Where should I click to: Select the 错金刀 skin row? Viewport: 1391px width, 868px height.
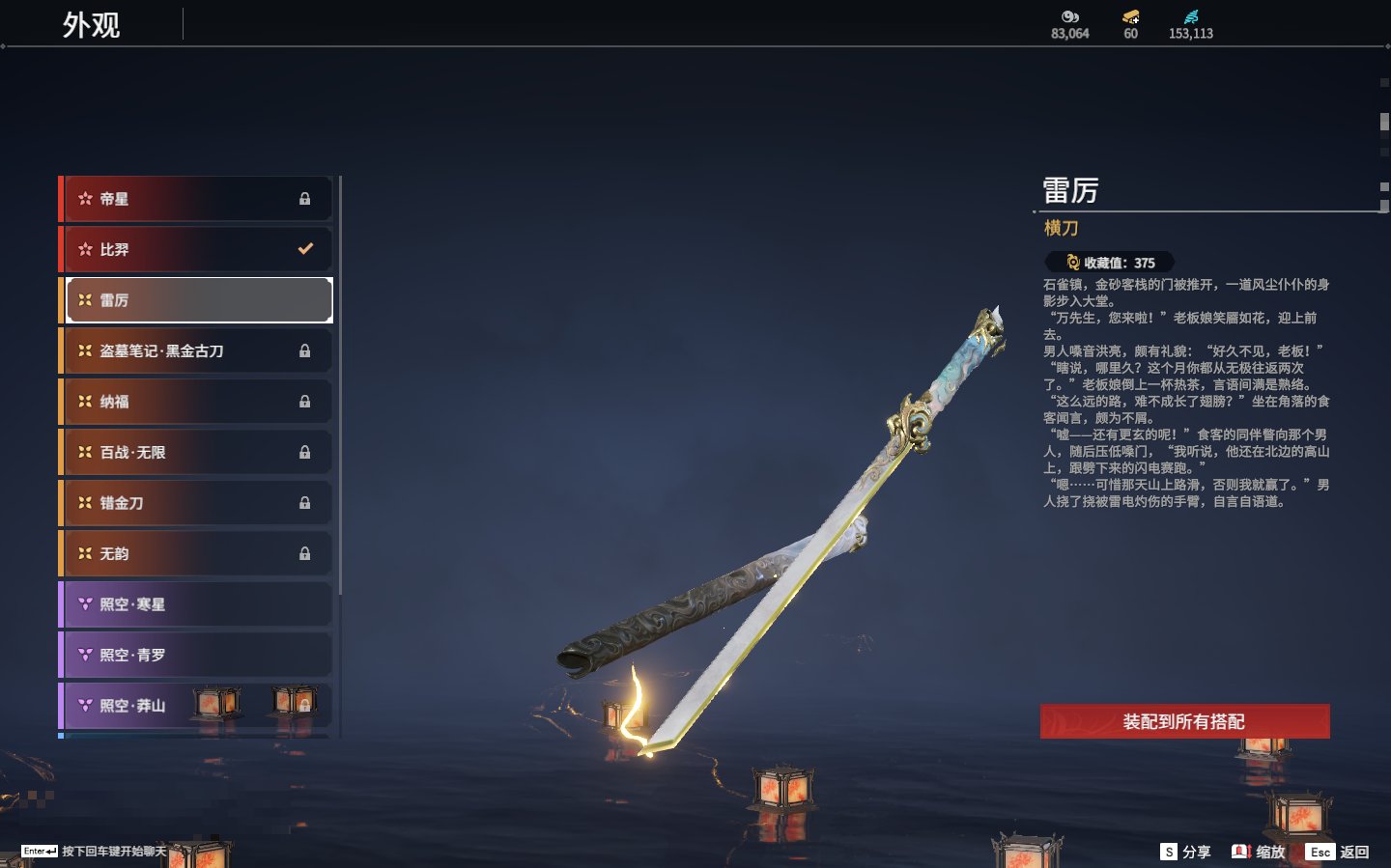[x=197, y=503]
